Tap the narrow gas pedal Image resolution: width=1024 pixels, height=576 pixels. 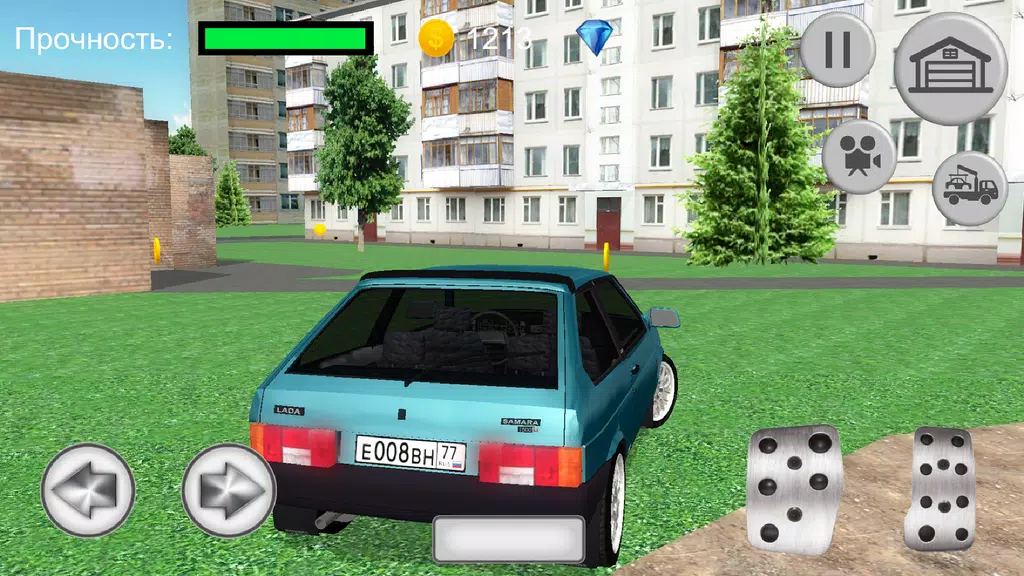939,488
